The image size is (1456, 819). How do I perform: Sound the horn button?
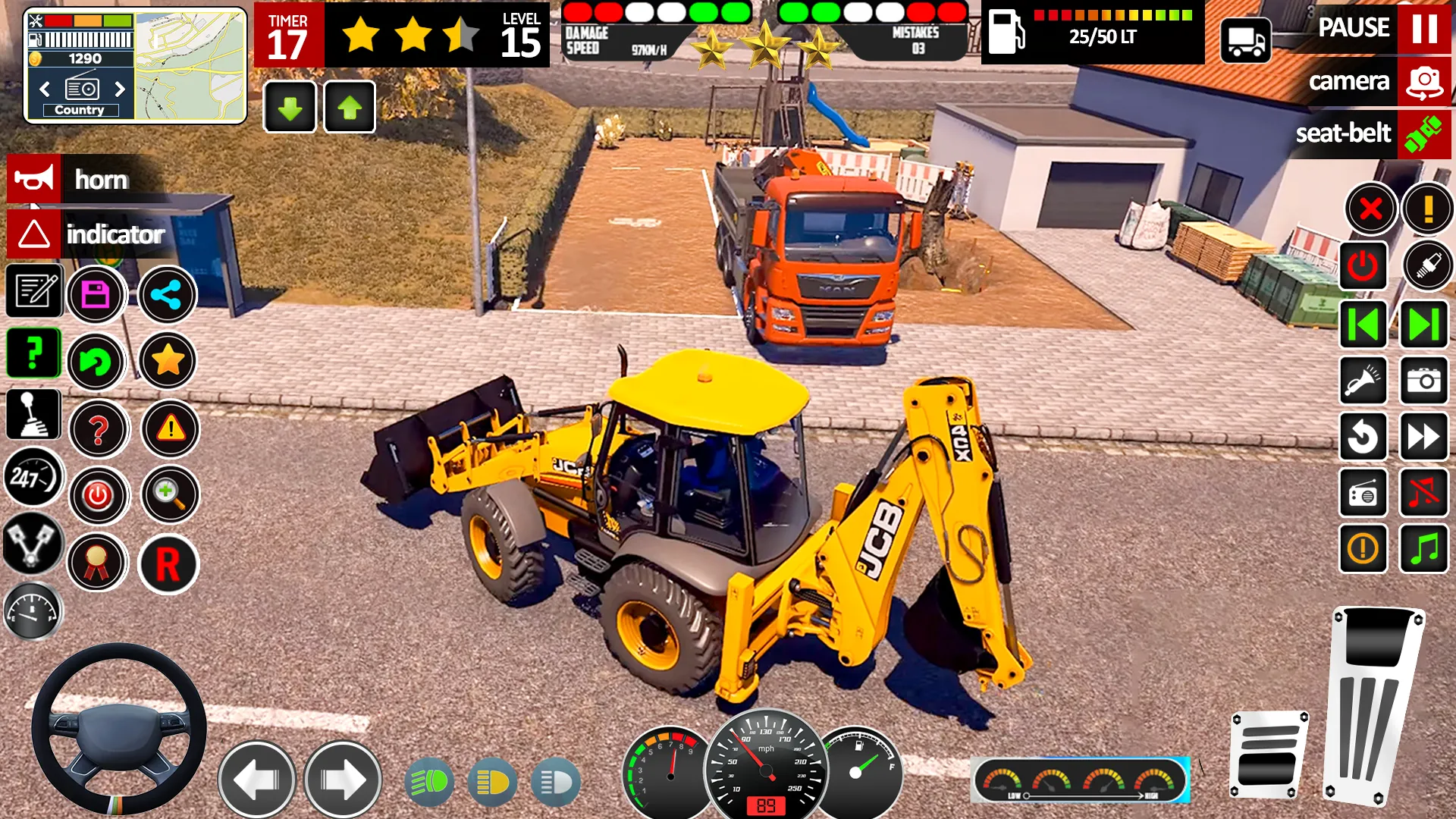[34, 180]
